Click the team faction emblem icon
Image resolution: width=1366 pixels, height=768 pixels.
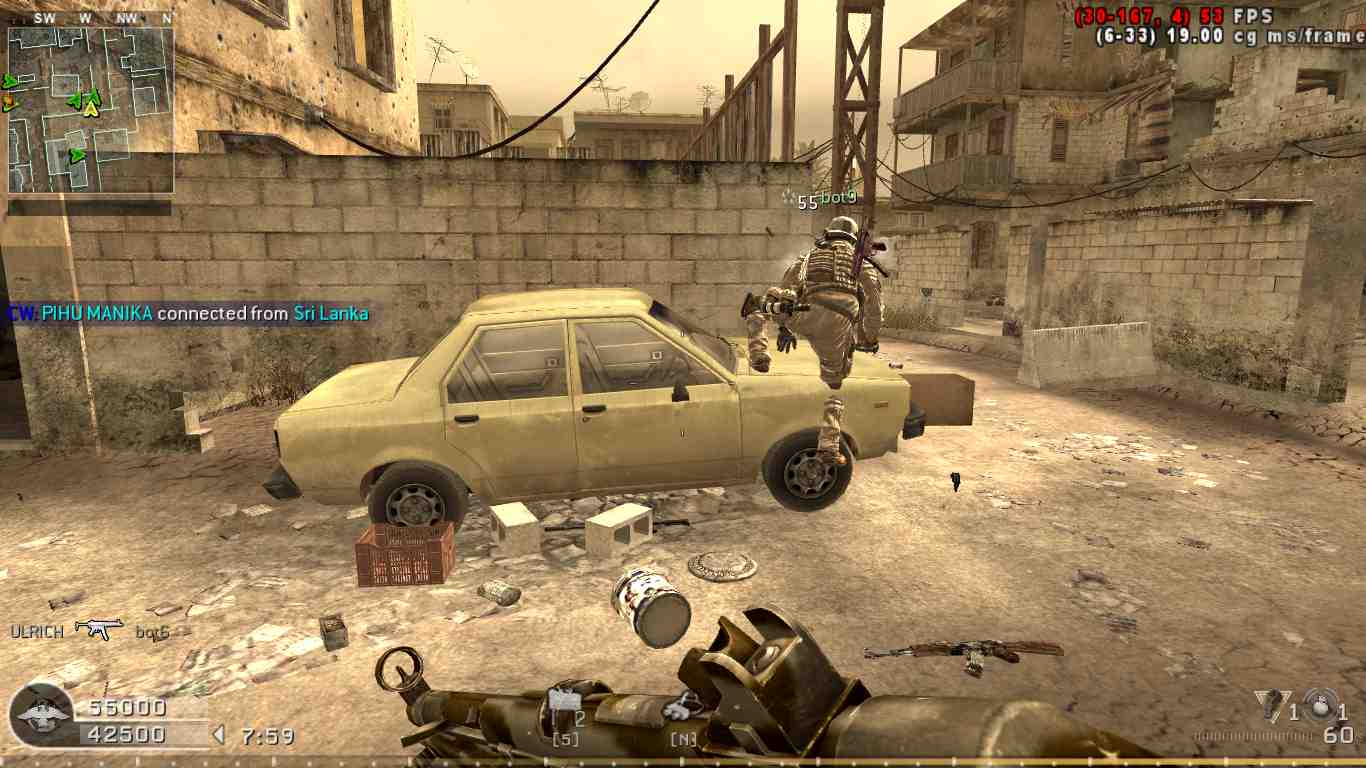click(x=42, y=715)
